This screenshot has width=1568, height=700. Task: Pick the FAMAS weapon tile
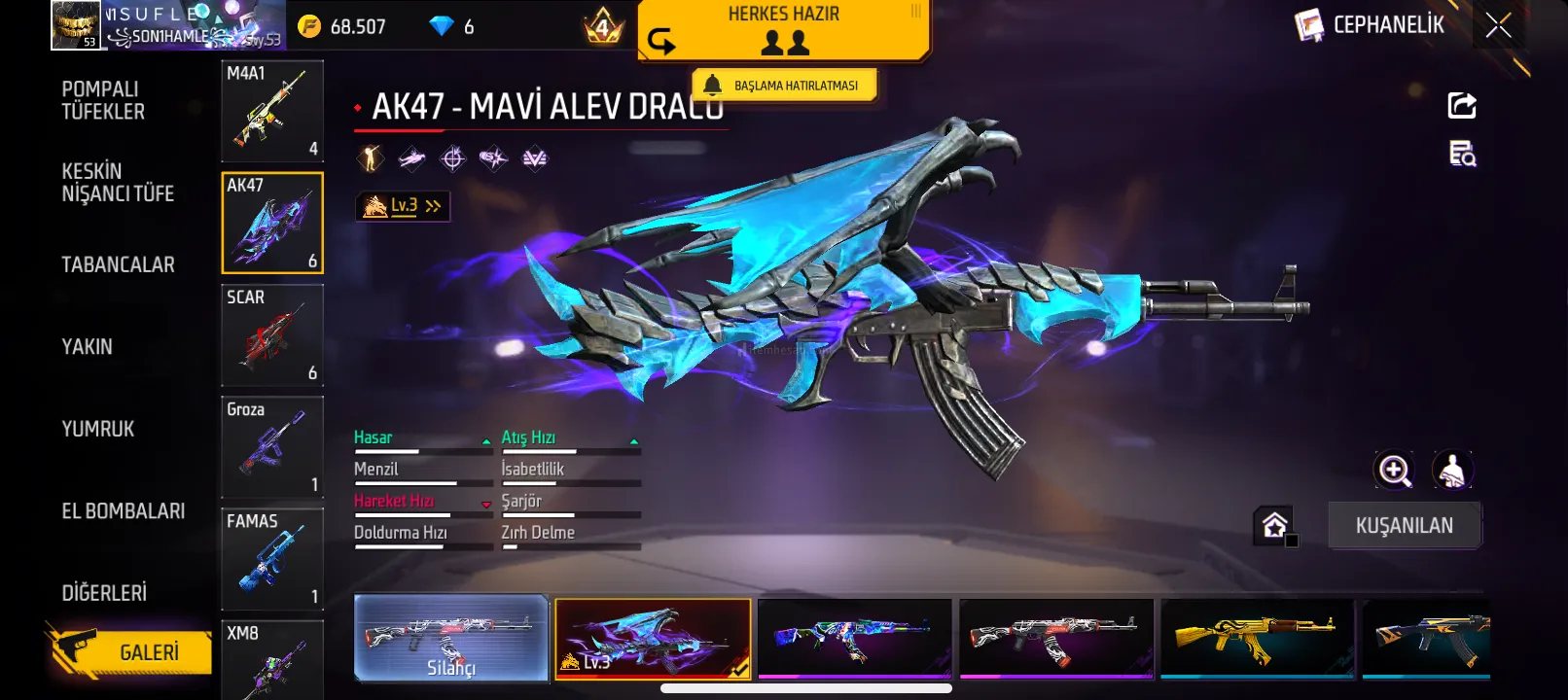click(x=272, y=559)
